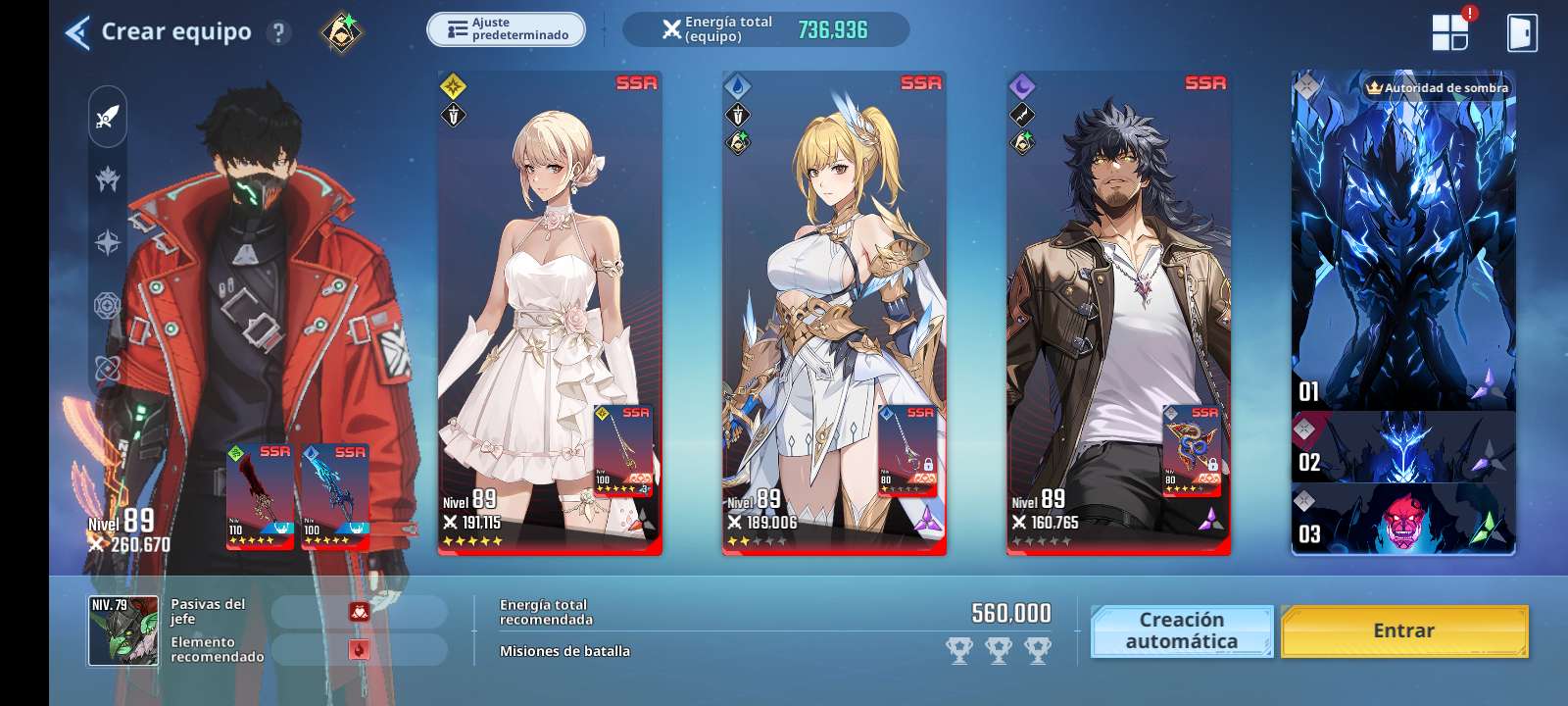Show Elemento recomendado details
1568x706 pixels.
click(359, 649)
